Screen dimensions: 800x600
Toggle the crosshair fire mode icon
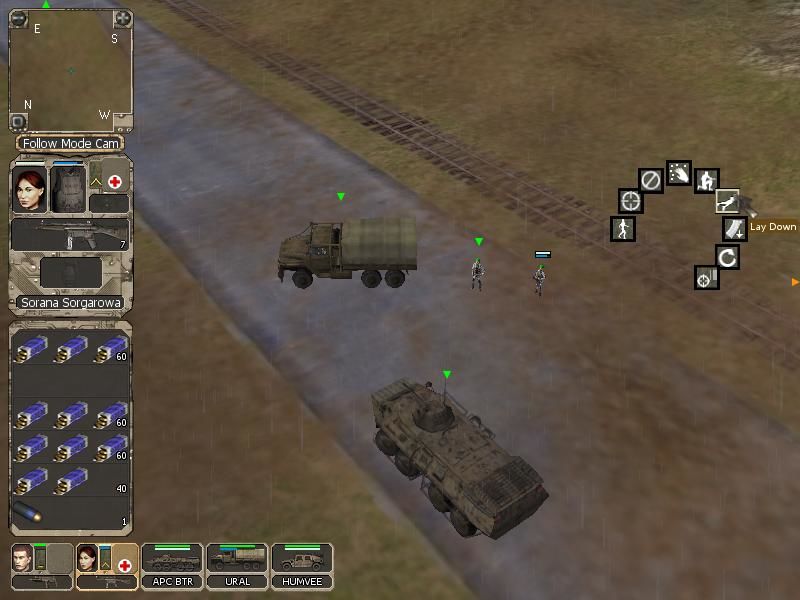point(706,278)
